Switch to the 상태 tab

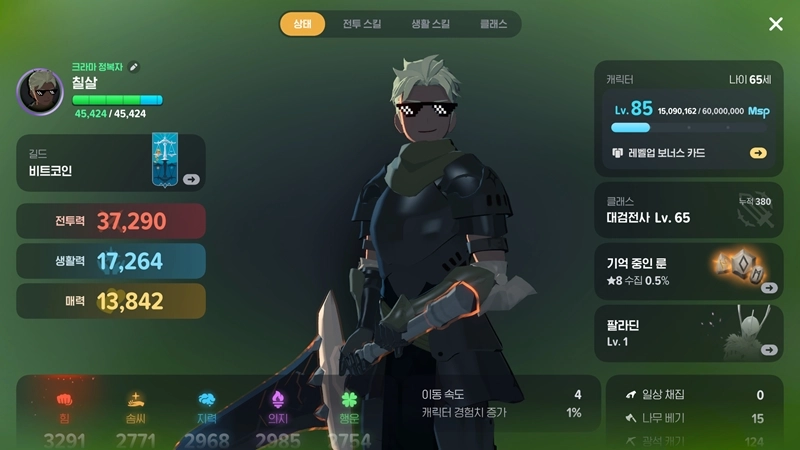[302, 23]
